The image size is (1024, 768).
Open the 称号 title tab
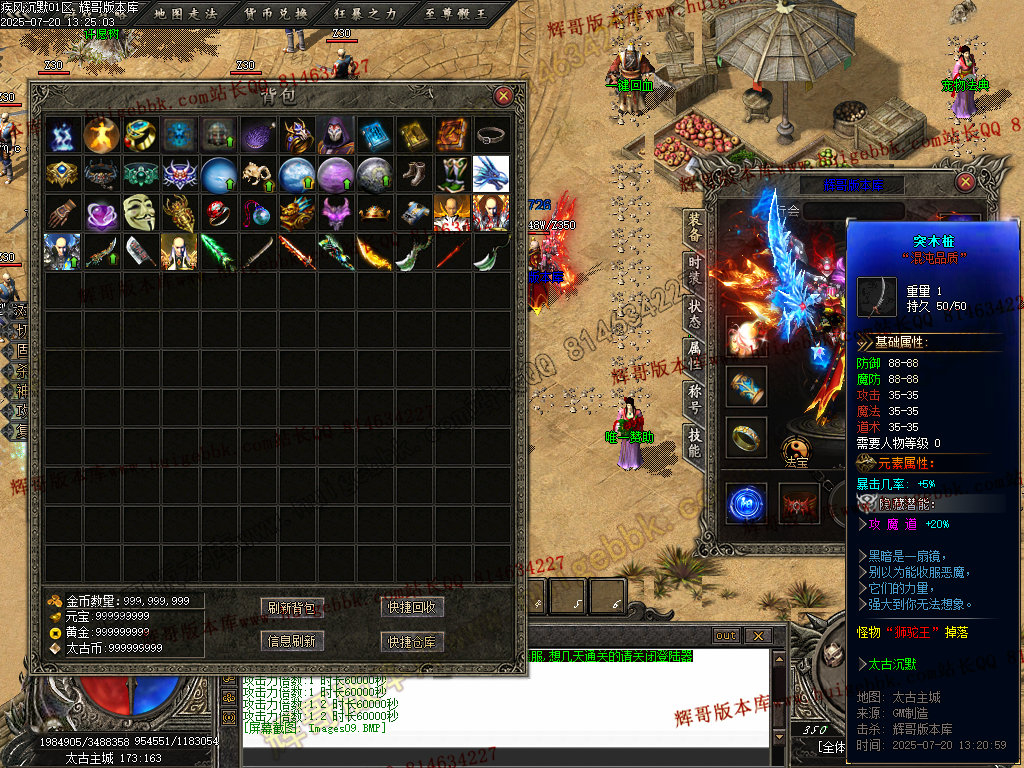(x=694, y=399)
